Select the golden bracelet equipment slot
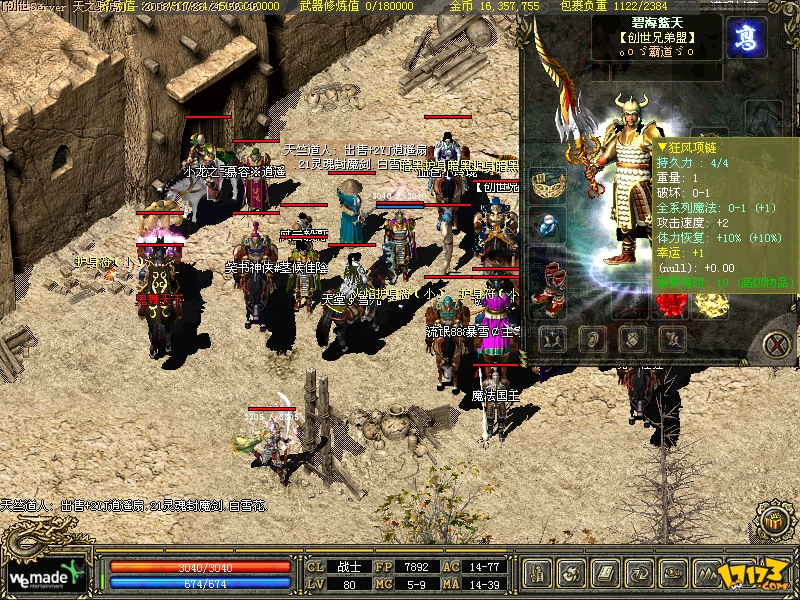800x600 pixels. coord(548,184)
